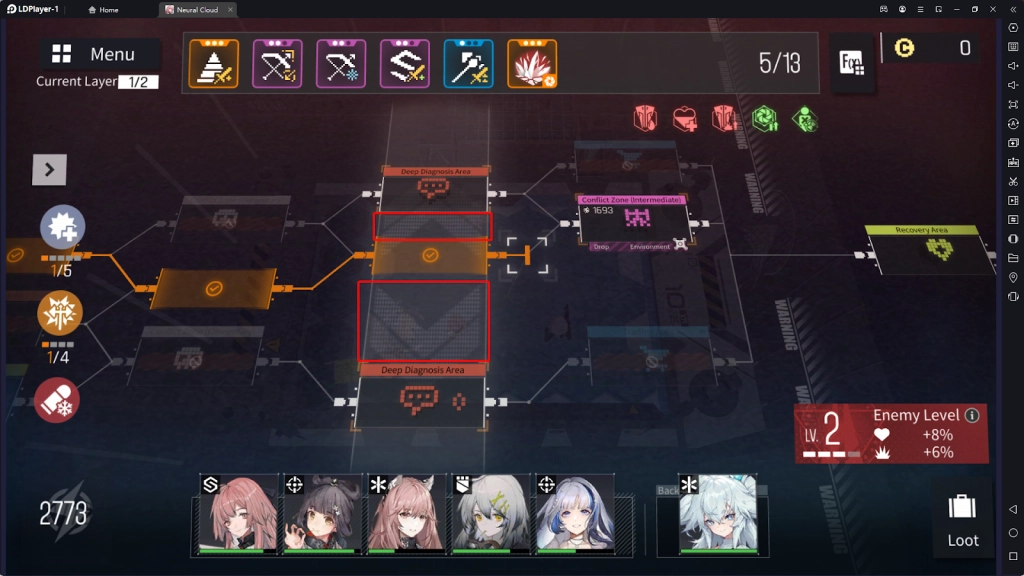Select the blue-streaked silver-haired character portrait
This screenshot has height=576, width=1024.
(573, 513)
